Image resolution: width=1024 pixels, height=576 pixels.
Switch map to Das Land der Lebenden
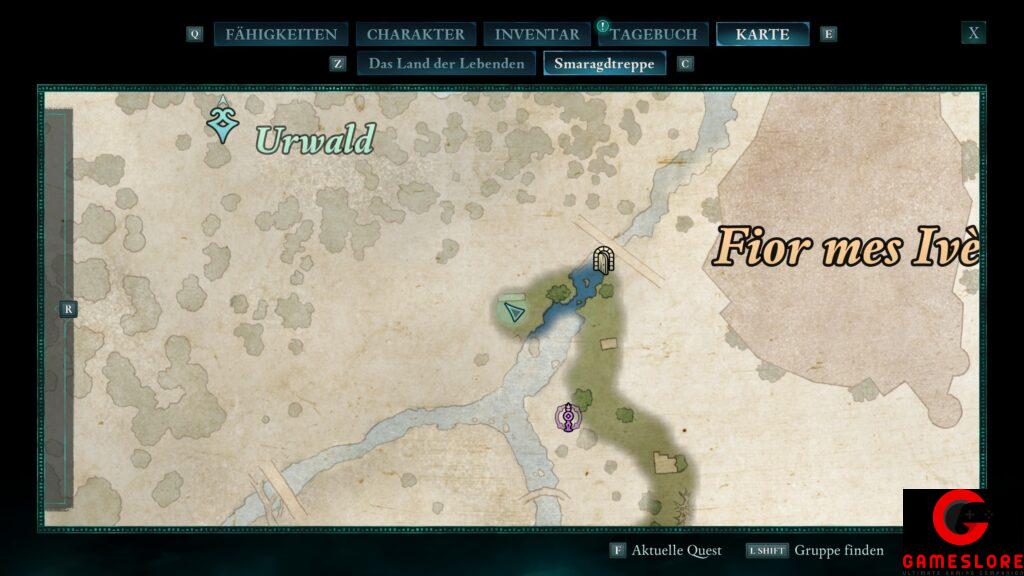coord(446,64)
